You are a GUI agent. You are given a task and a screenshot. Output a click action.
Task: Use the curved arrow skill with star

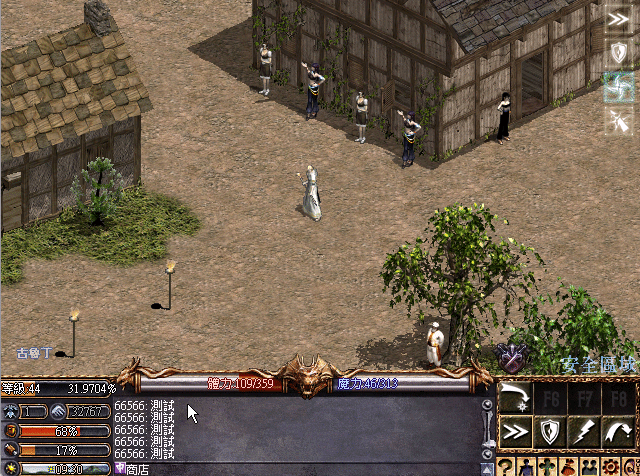click(515, 396)
